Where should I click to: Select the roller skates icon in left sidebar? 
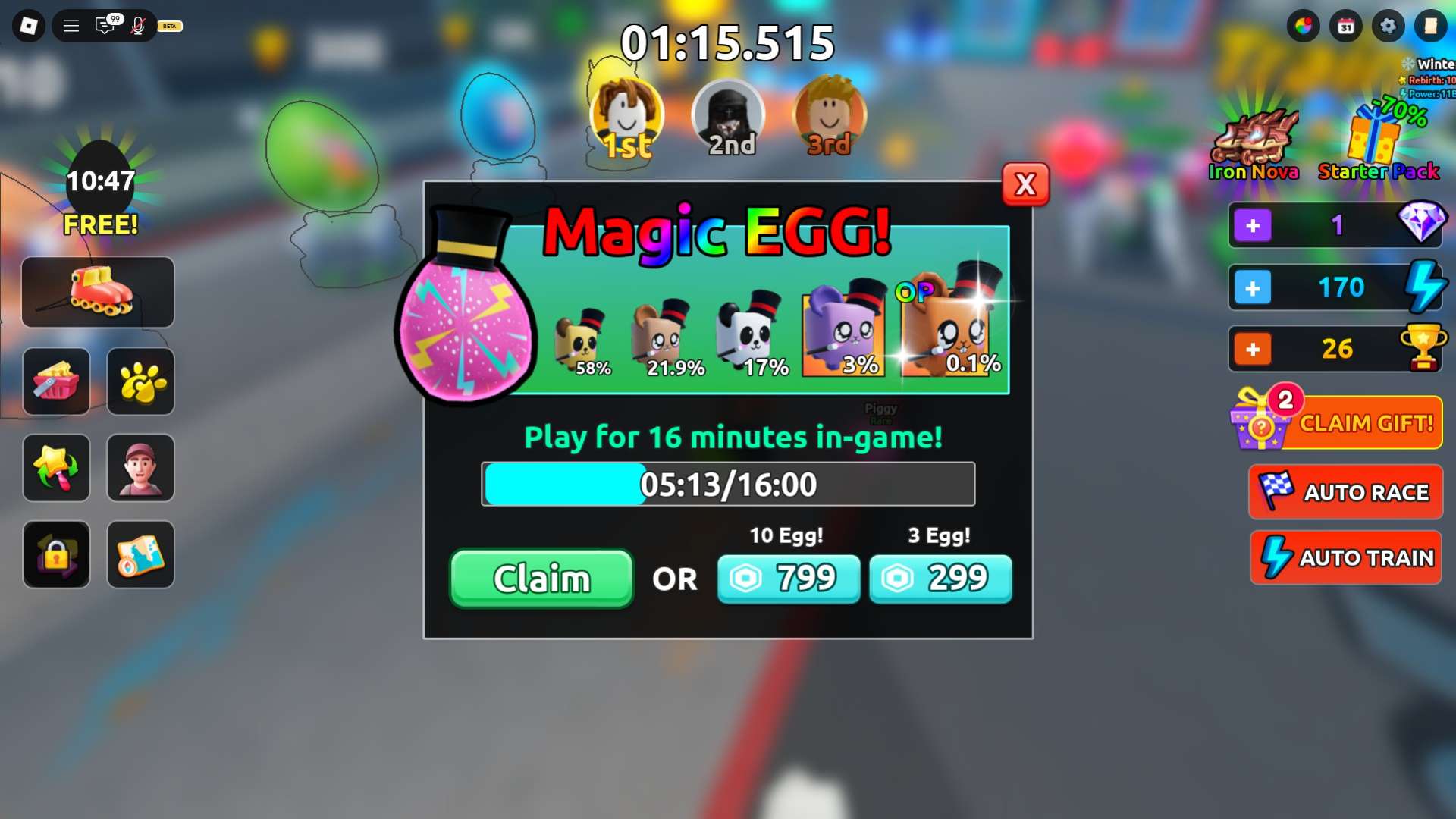click(97, 292)
